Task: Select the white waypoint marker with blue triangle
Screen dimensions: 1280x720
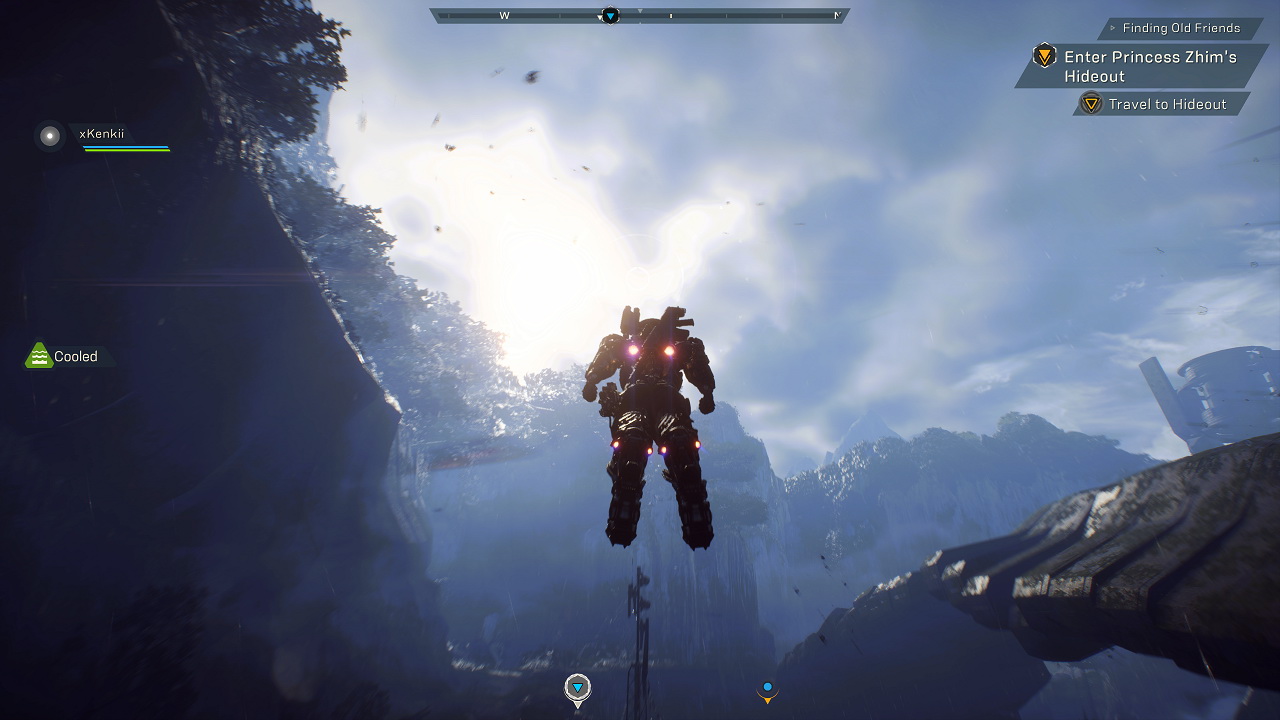Action: point(577,688)
